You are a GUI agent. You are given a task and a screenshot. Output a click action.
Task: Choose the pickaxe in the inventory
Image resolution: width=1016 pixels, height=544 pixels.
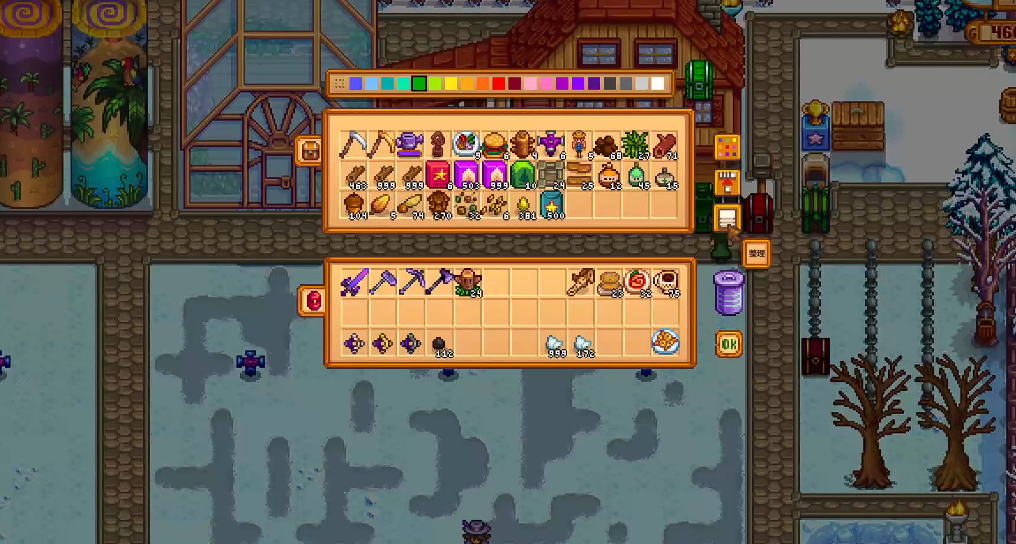[x=409, y=283]
